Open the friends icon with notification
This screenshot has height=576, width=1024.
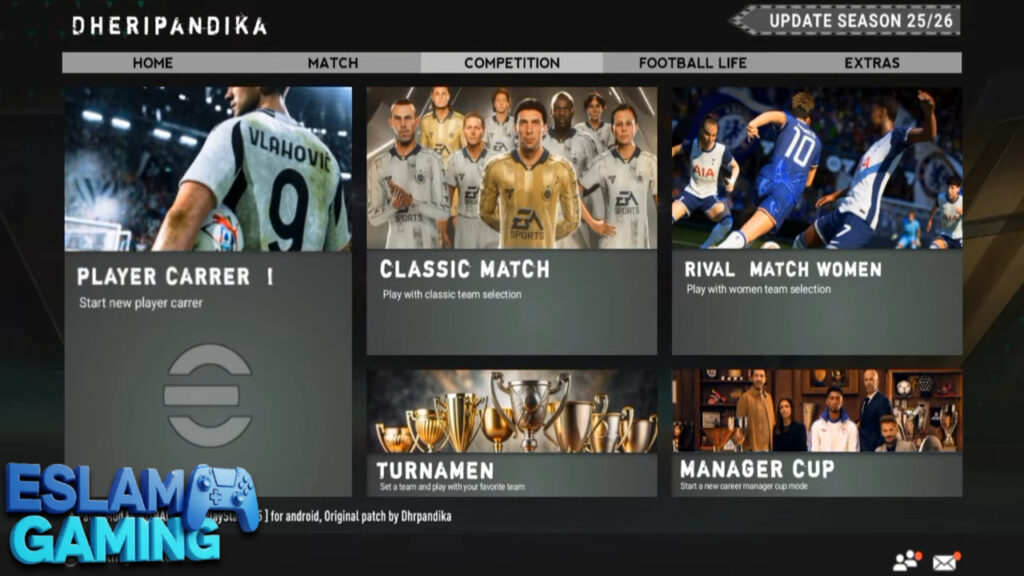click(x=907, y=561)
